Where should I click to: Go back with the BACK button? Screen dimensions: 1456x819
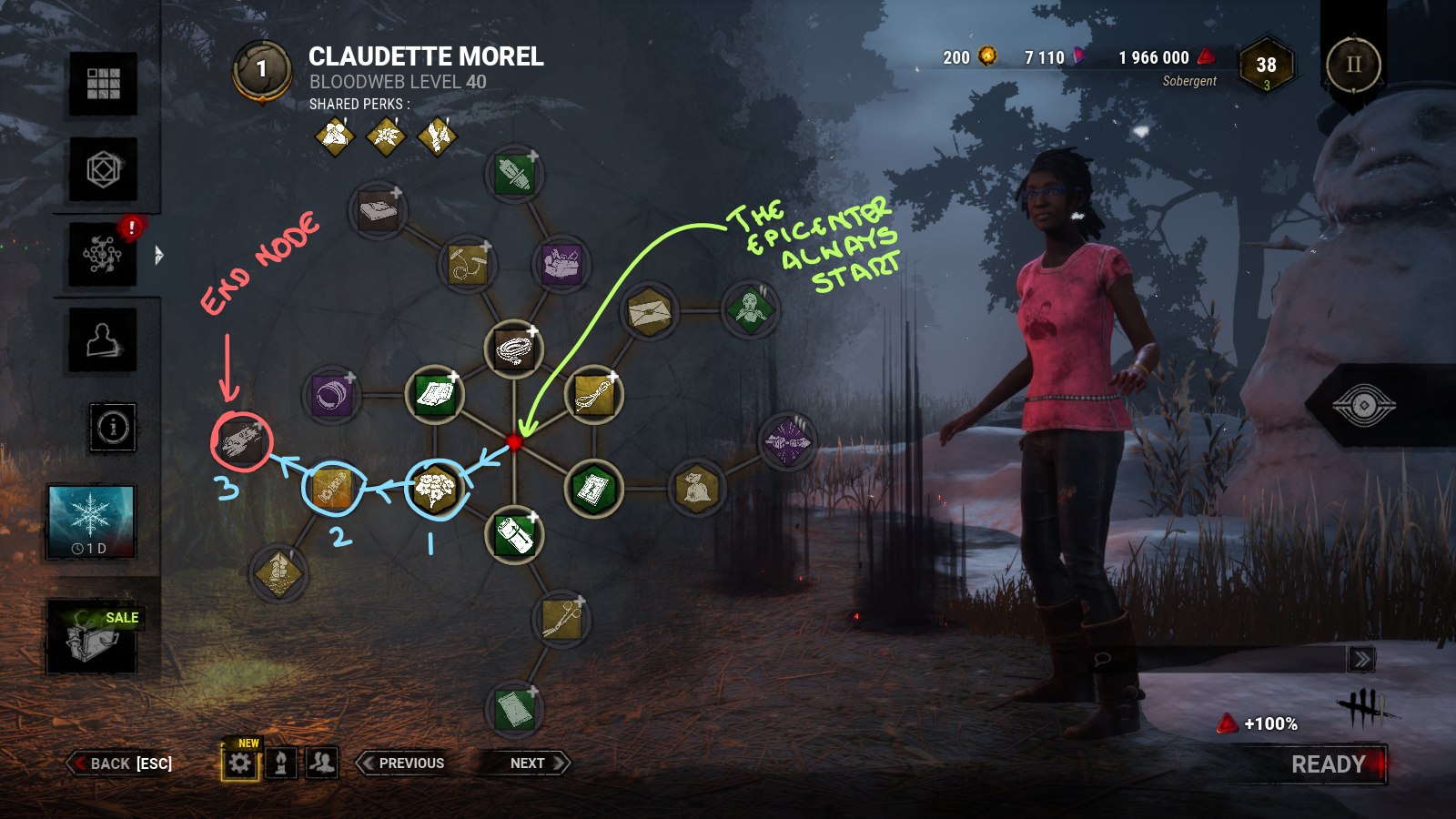[x=121, y=763]
